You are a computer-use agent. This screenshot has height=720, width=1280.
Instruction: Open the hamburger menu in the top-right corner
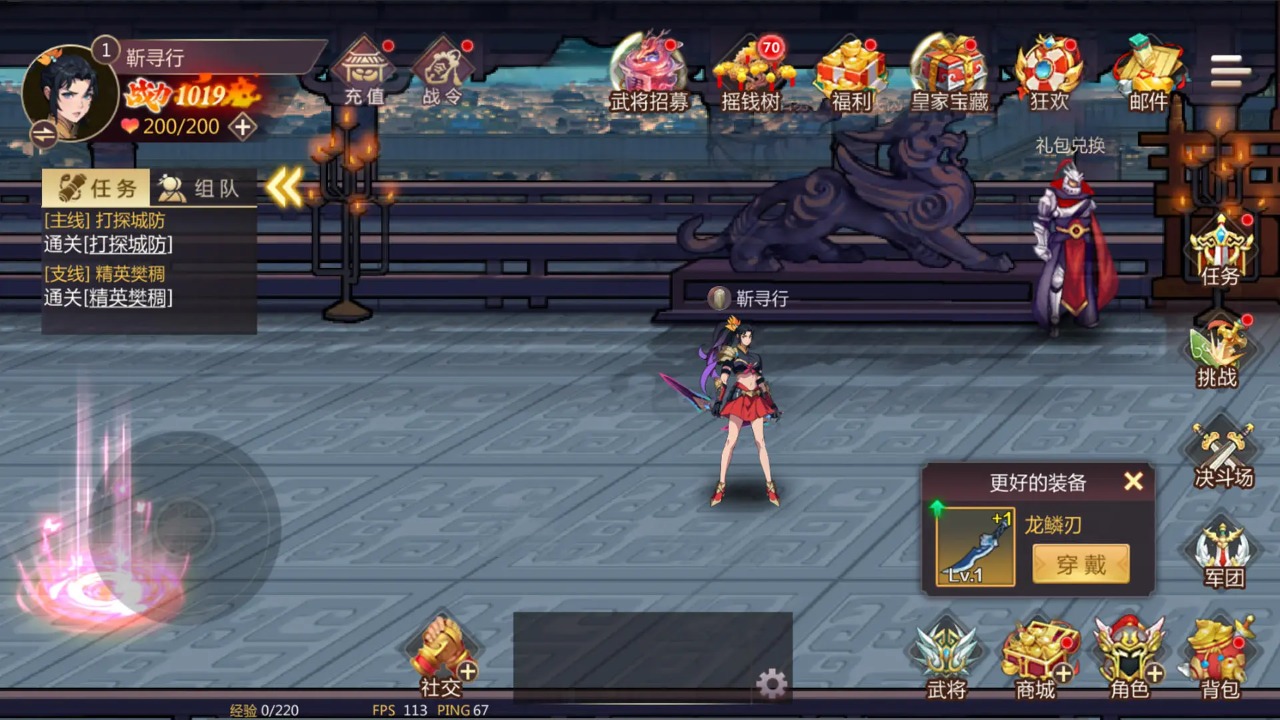[x=1230, y=71]
